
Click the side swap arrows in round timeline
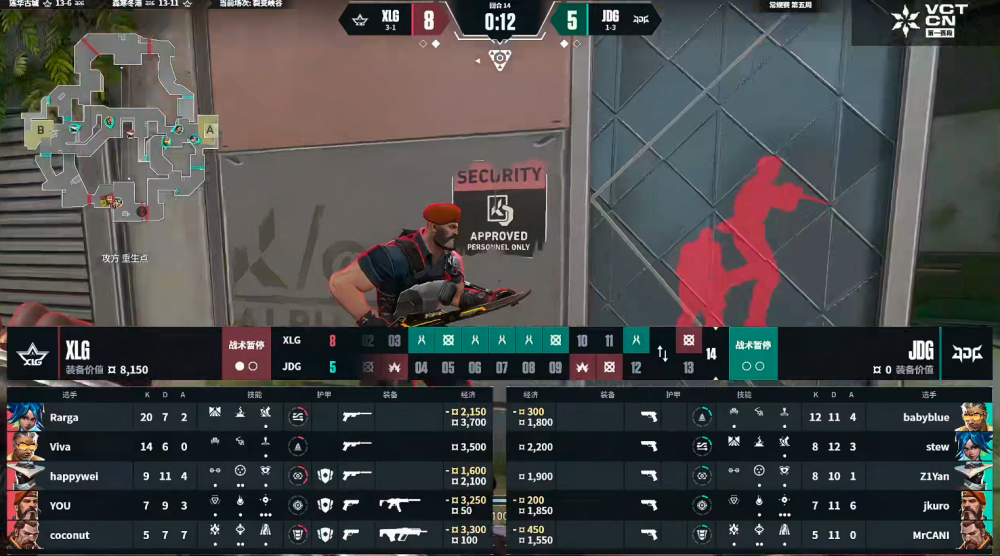point(662,353)
